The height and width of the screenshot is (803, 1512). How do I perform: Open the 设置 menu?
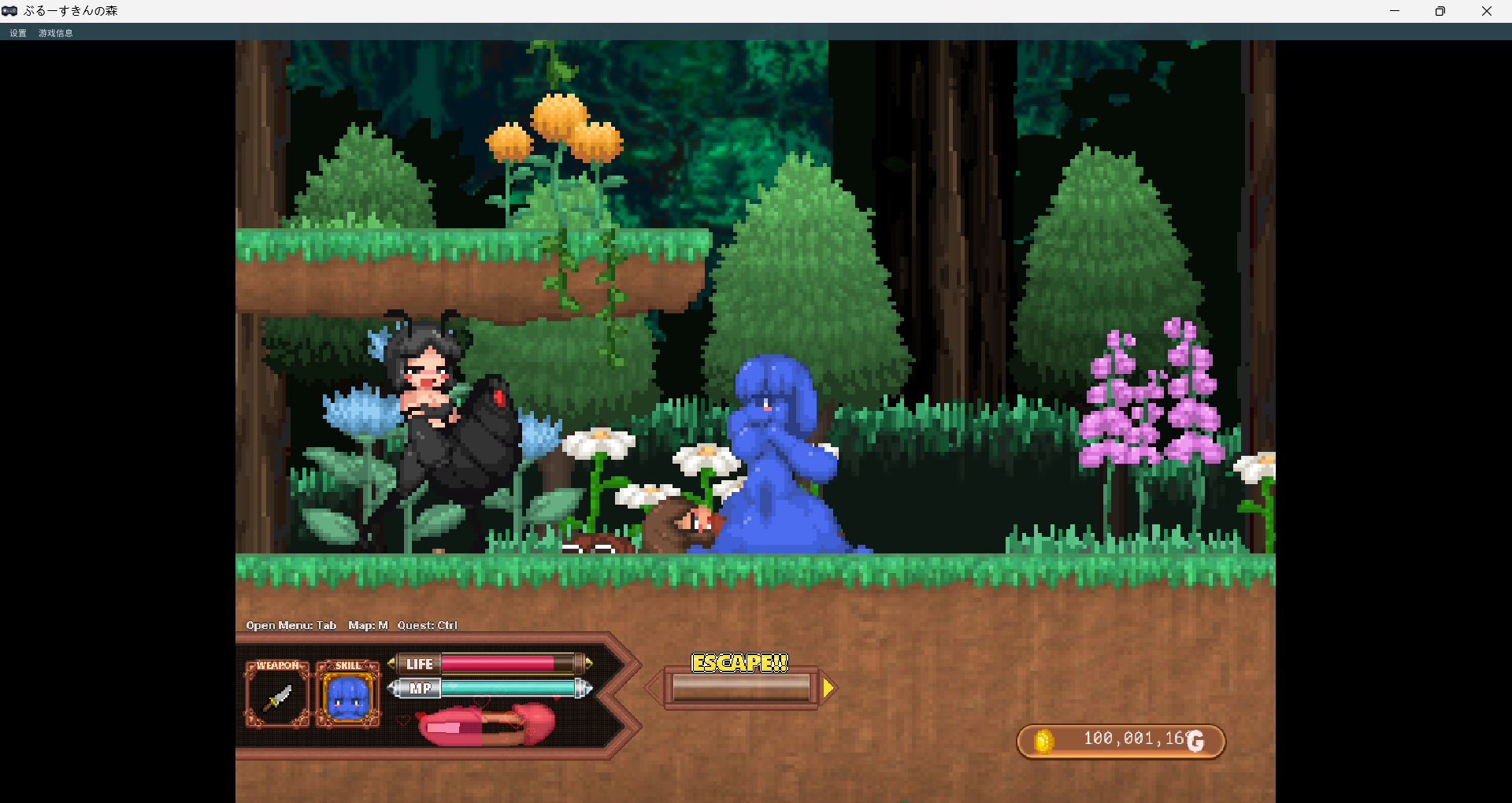point(17,33)
